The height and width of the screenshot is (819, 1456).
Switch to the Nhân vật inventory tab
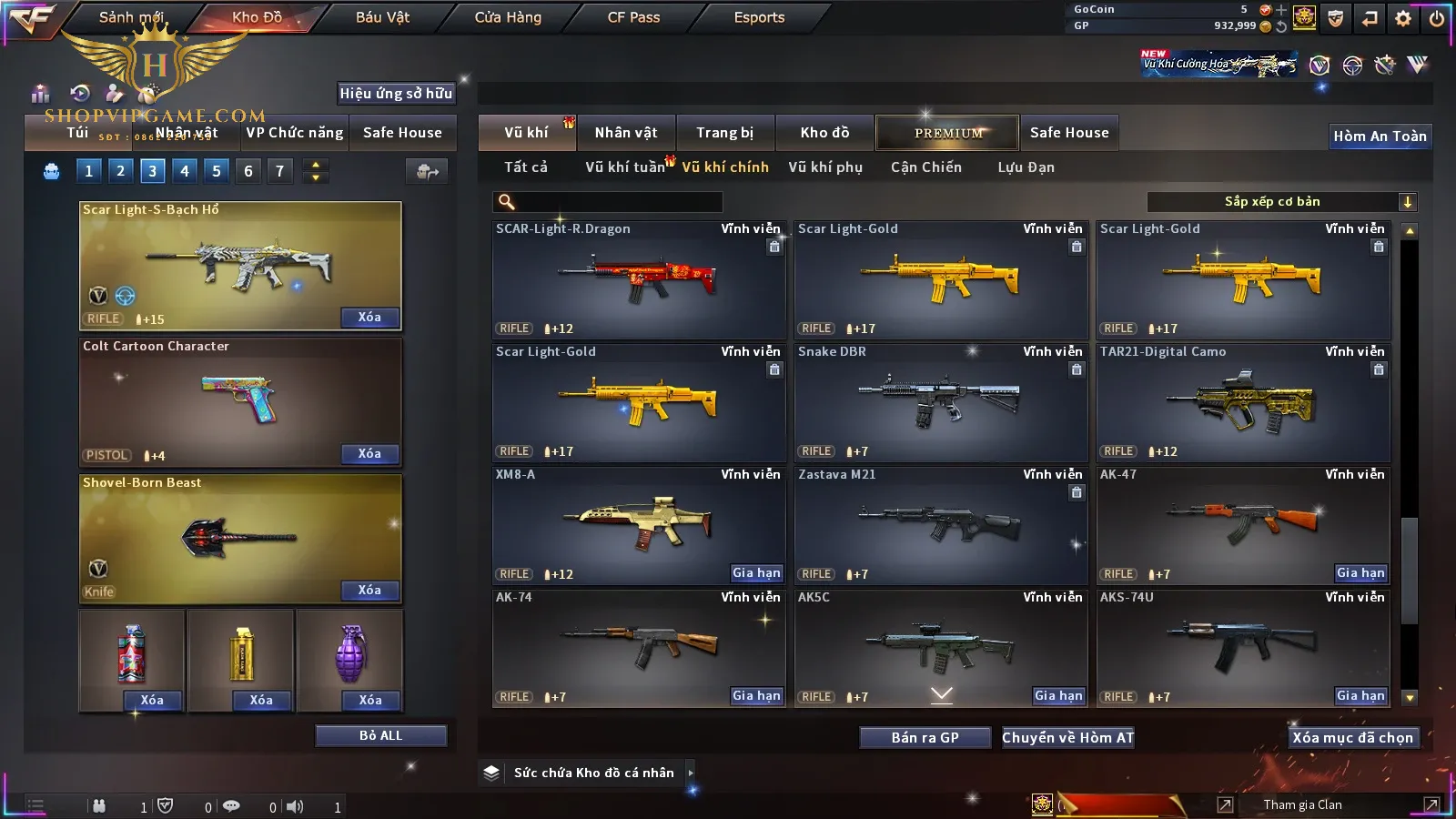pyautogui.click(x=626, y=133)
